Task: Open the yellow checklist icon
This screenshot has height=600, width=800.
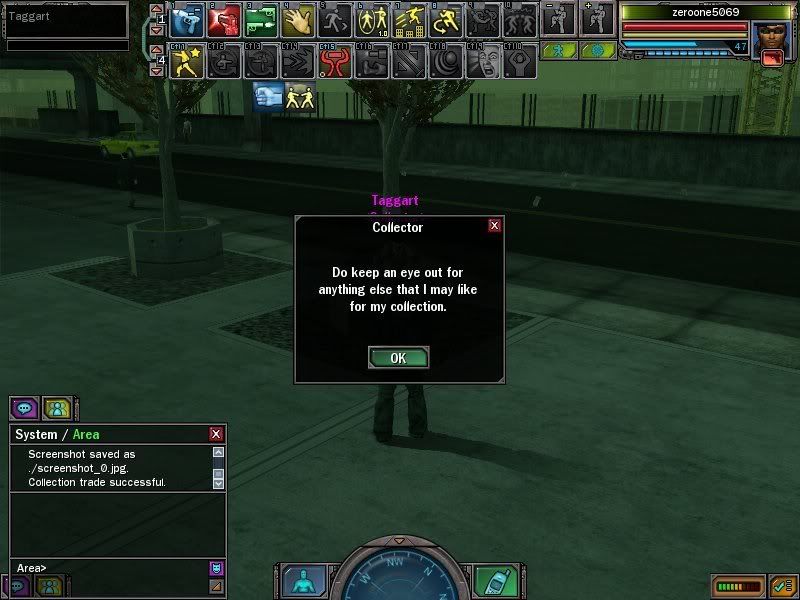Action: coord(781,584)
